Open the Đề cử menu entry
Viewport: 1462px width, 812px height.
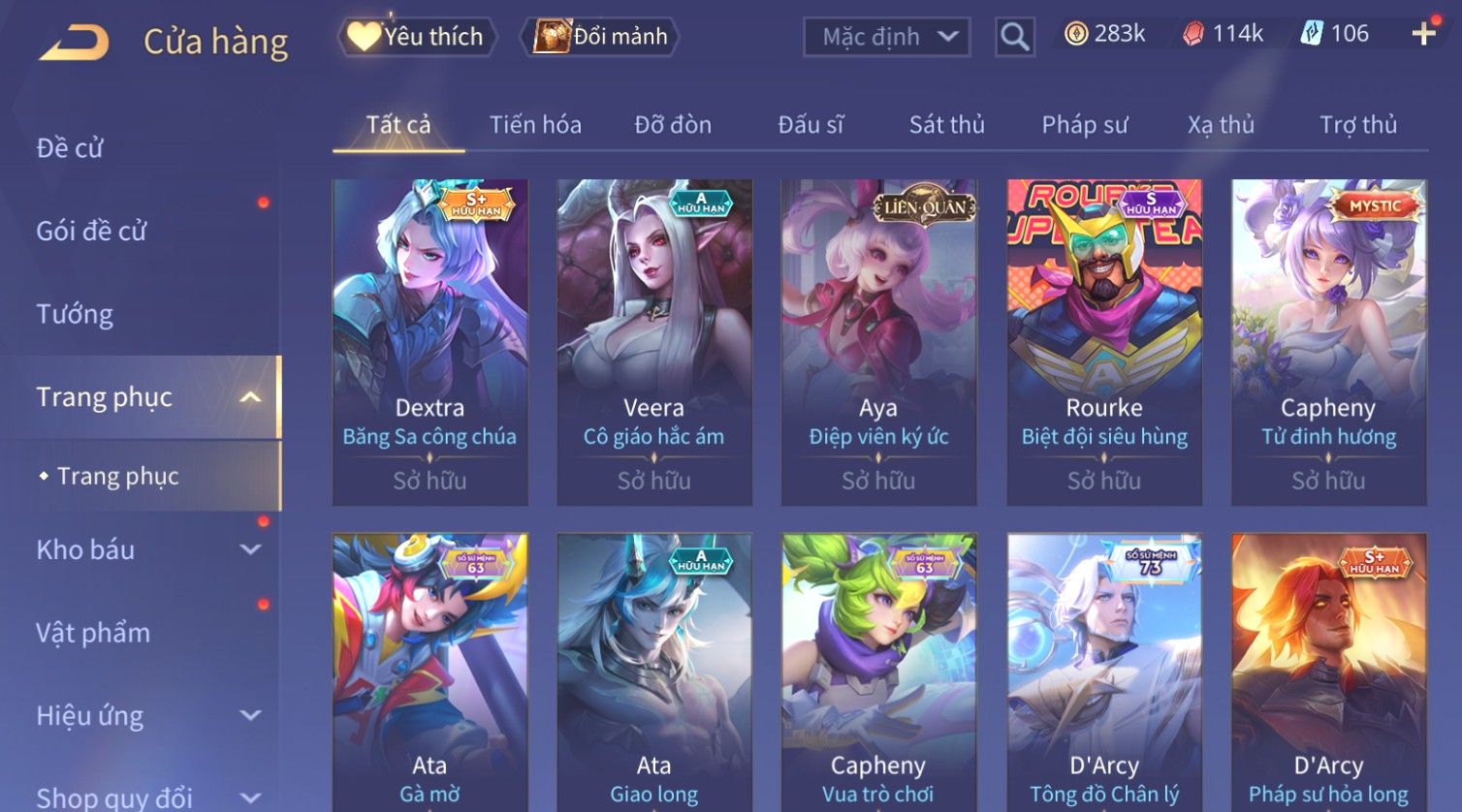tap(70, 148)
